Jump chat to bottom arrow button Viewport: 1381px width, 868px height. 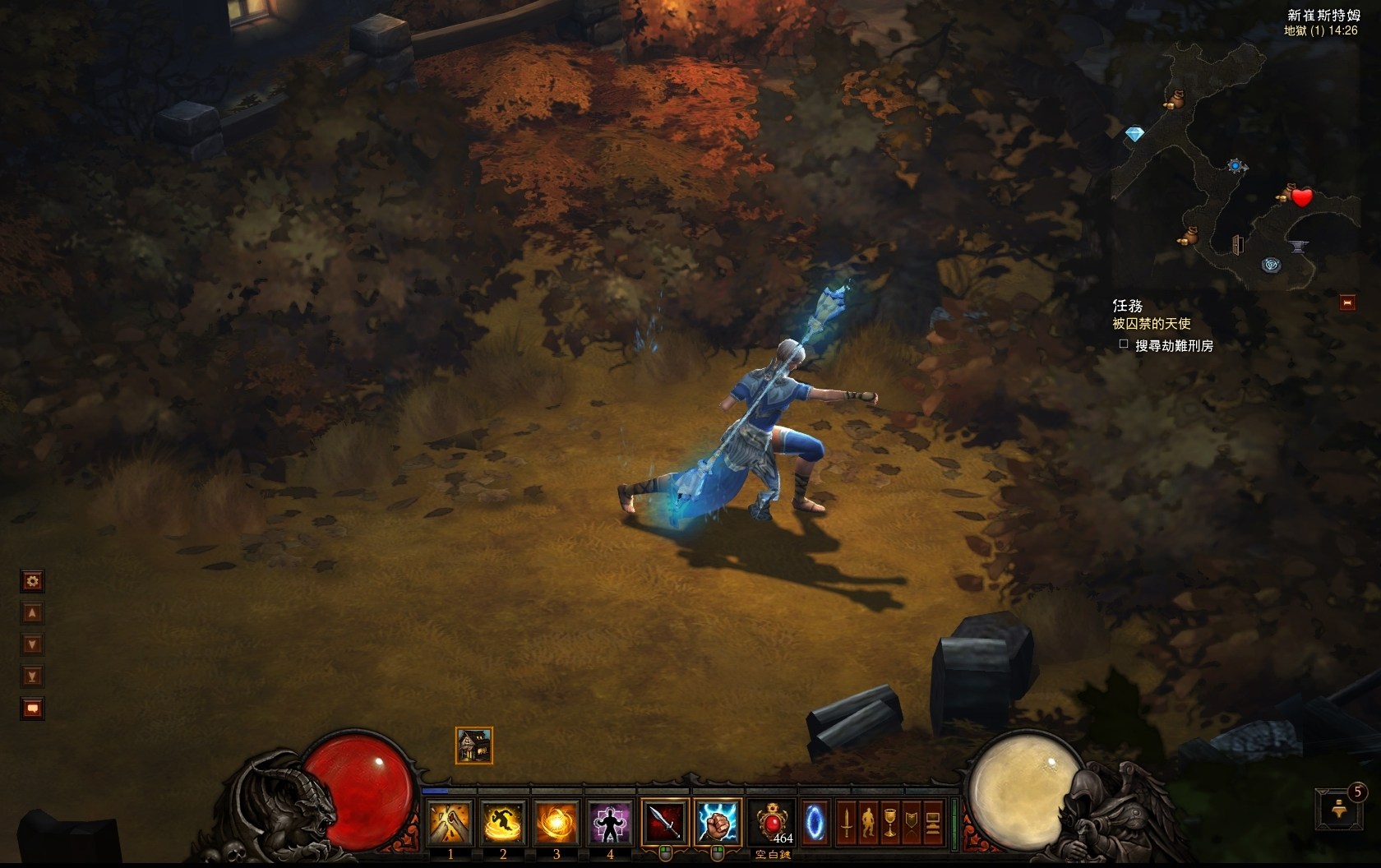[32, 676]
